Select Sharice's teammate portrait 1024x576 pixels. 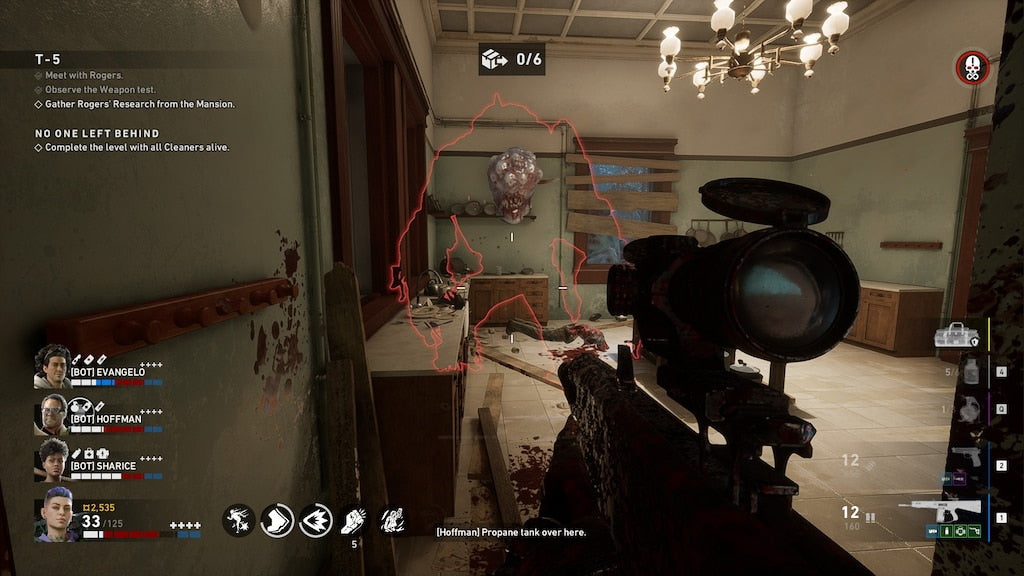(52, 460)
